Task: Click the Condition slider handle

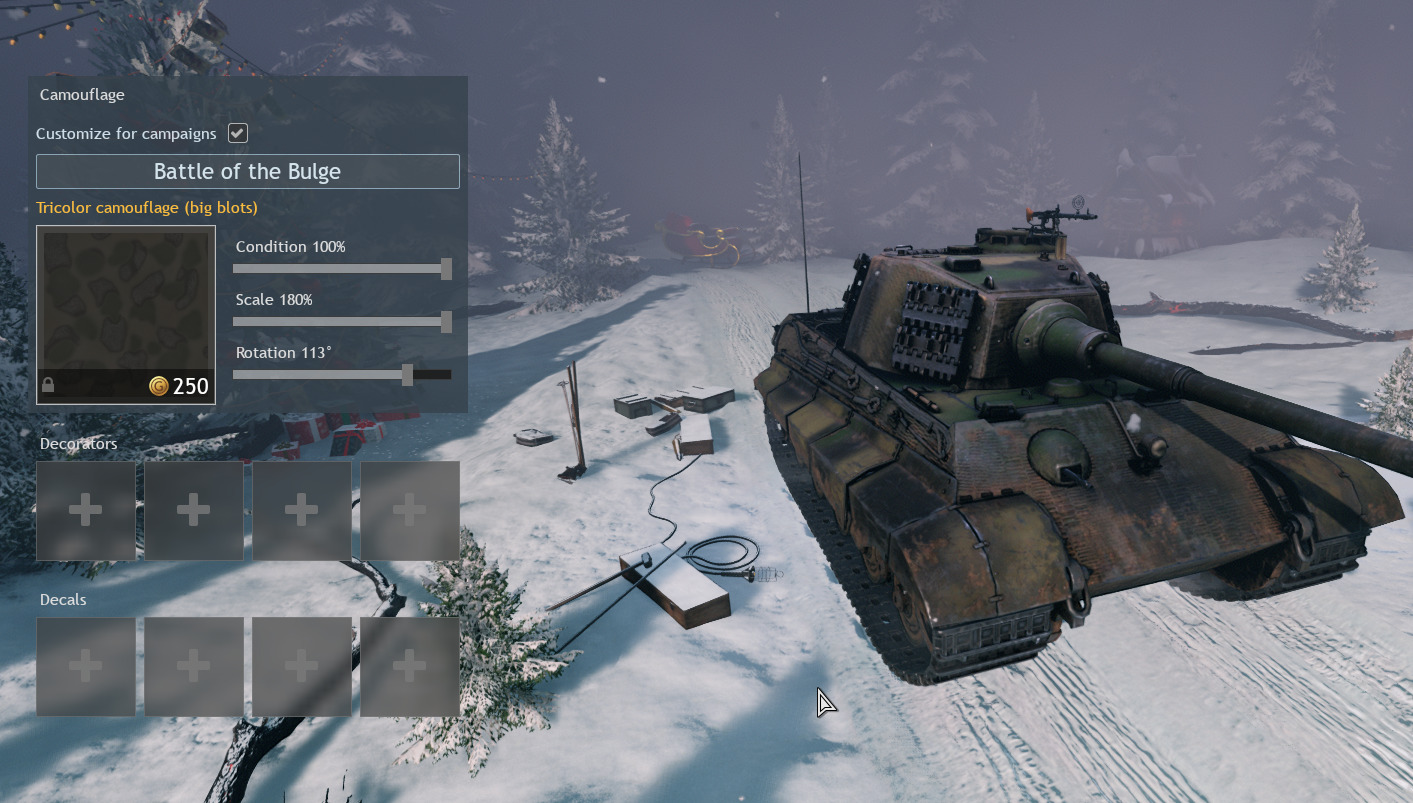Action: coord(446,269)
